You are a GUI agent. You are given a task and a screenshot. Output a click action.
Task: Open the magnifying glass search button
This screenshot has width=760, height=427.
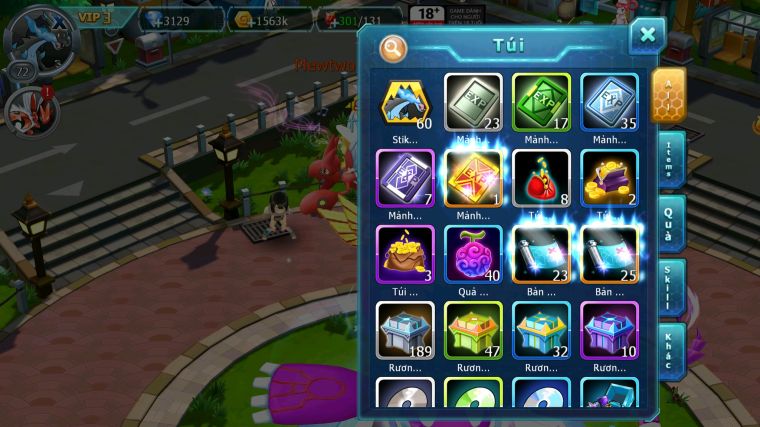[x=393, y=47]
